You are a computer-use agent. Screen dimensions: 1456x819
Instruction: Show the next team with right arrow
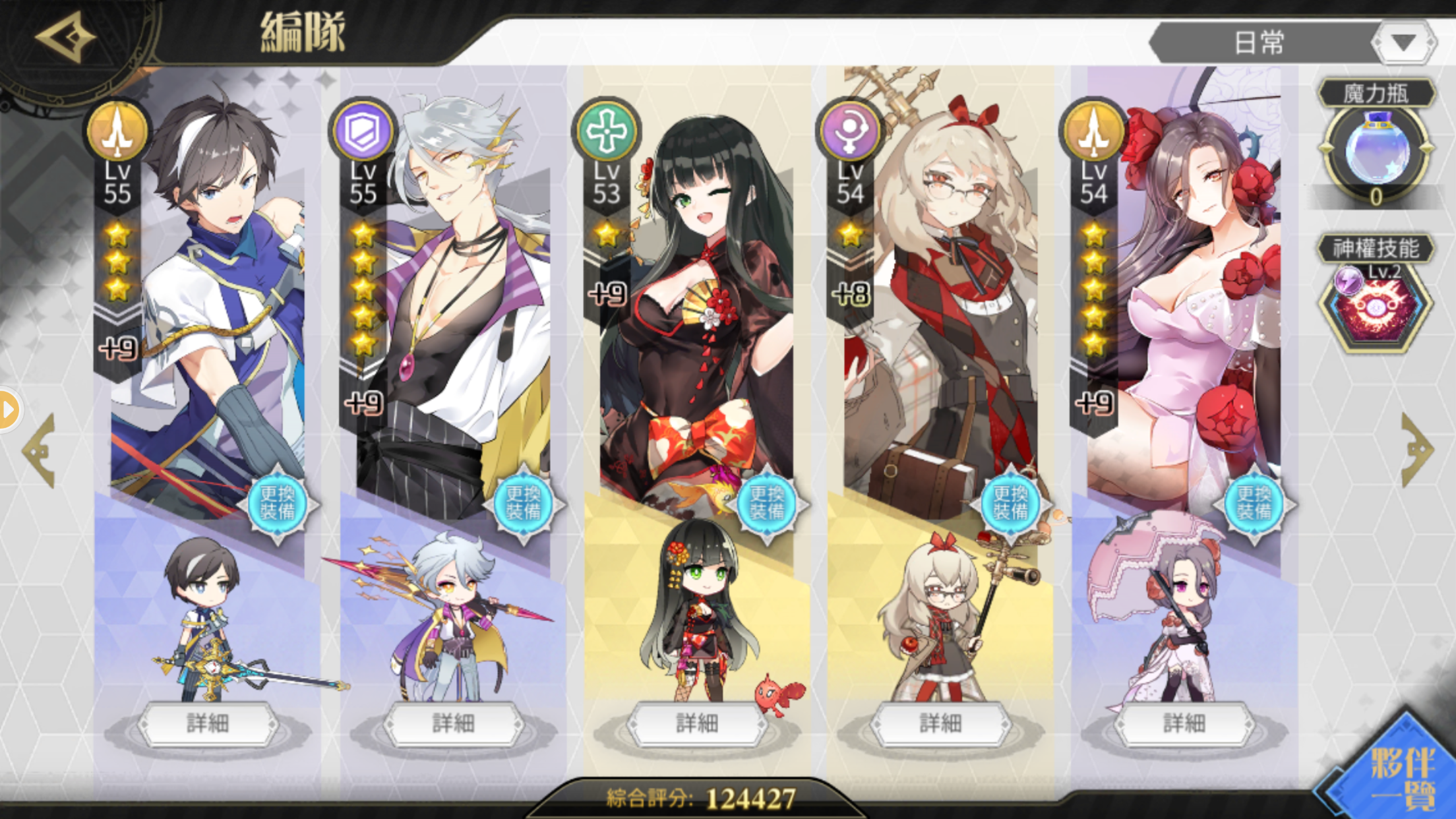(1416, 450)
